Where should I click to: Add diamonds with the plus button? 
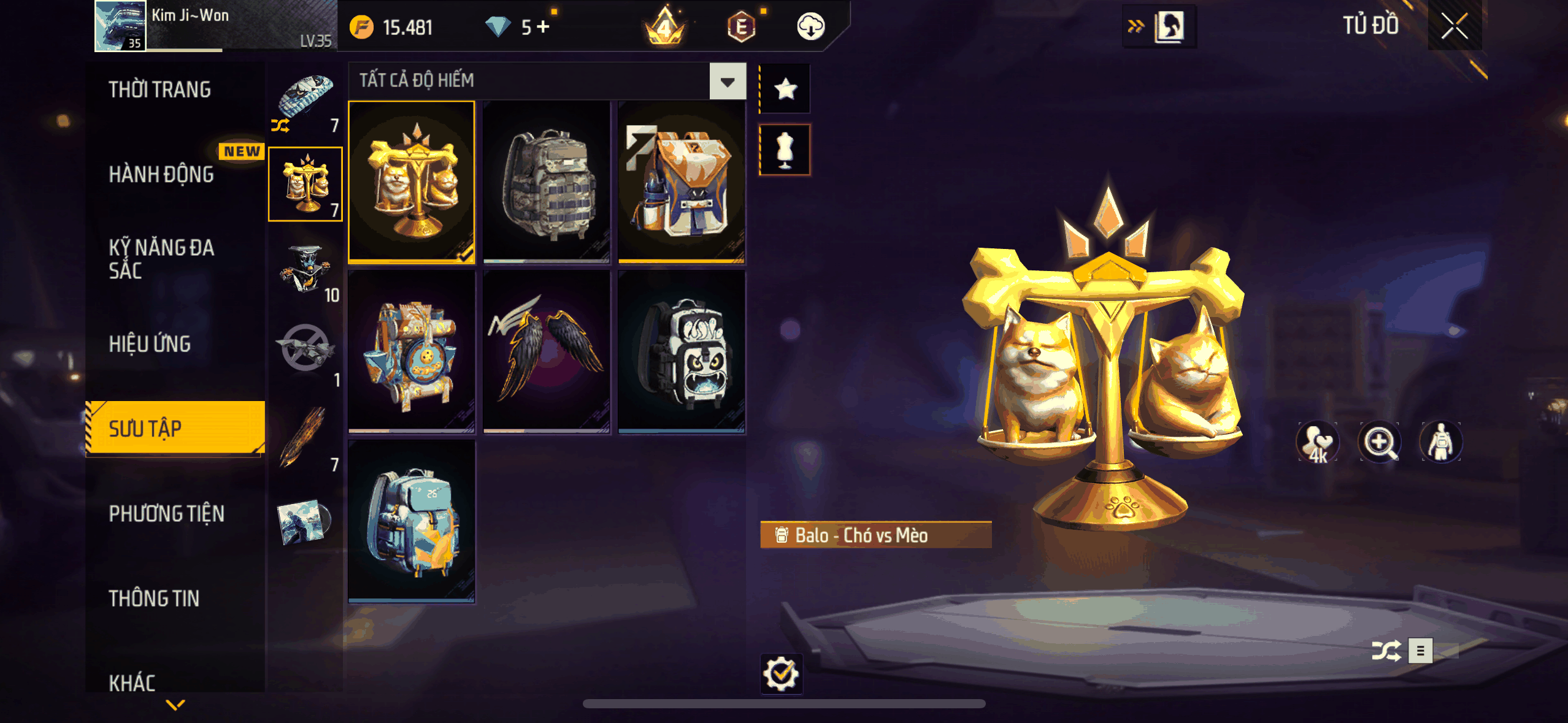(x=543, y=27)
